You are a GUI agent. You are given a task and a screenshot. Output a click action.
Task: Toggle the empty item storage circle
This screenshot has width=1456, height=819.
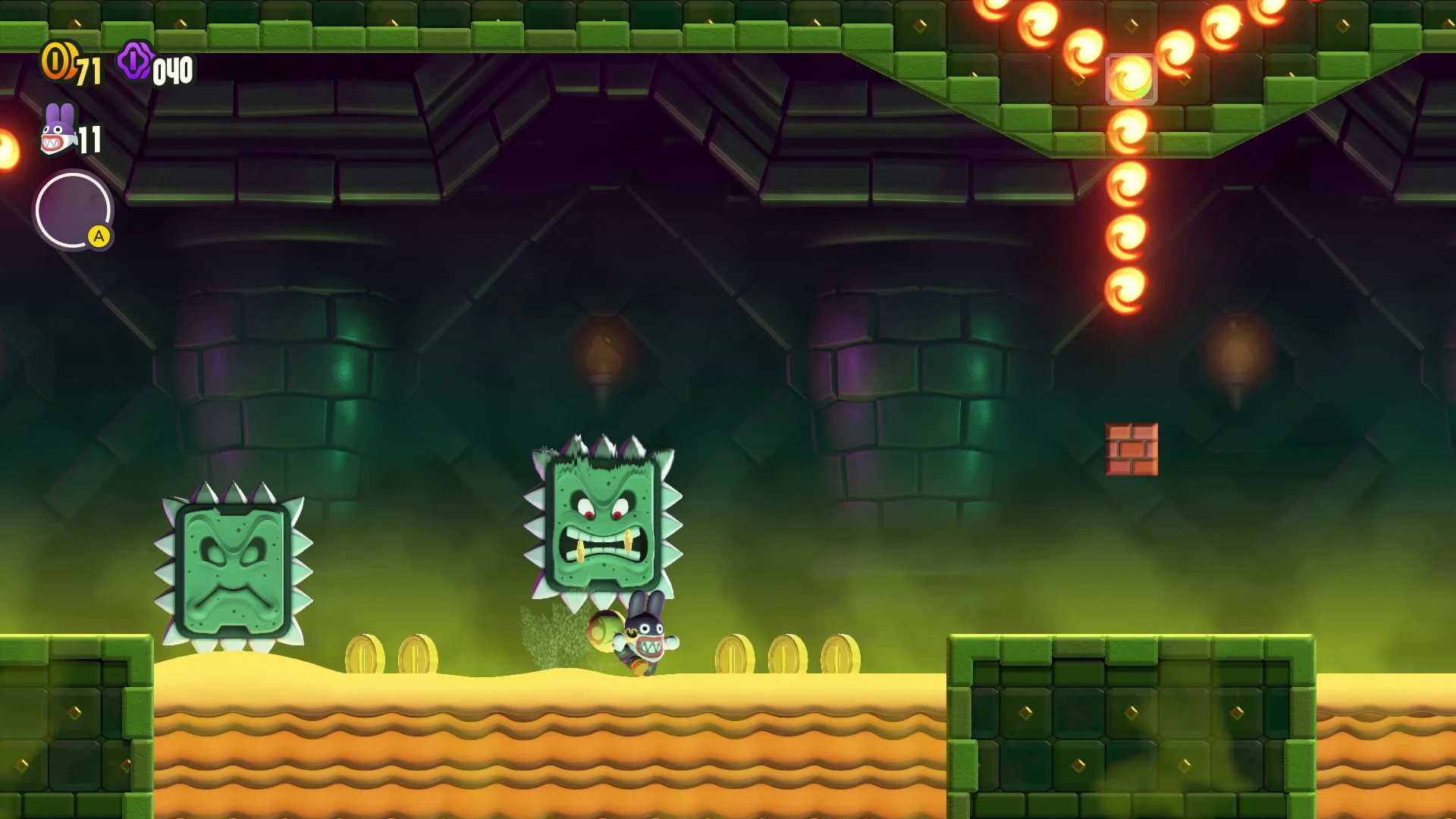74,210
